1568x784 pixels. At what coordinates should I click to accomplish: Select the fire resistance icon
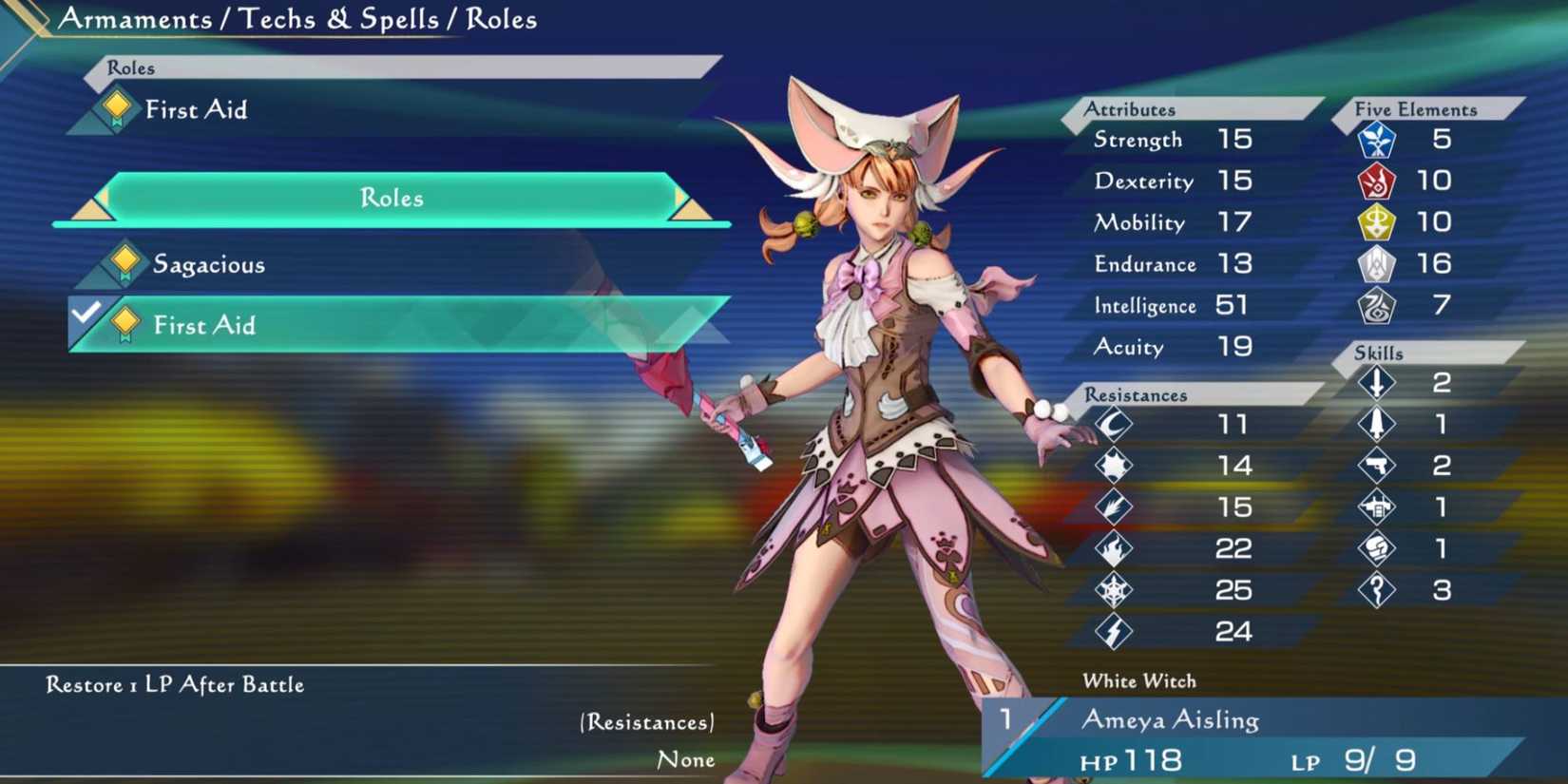[1114, 548]
